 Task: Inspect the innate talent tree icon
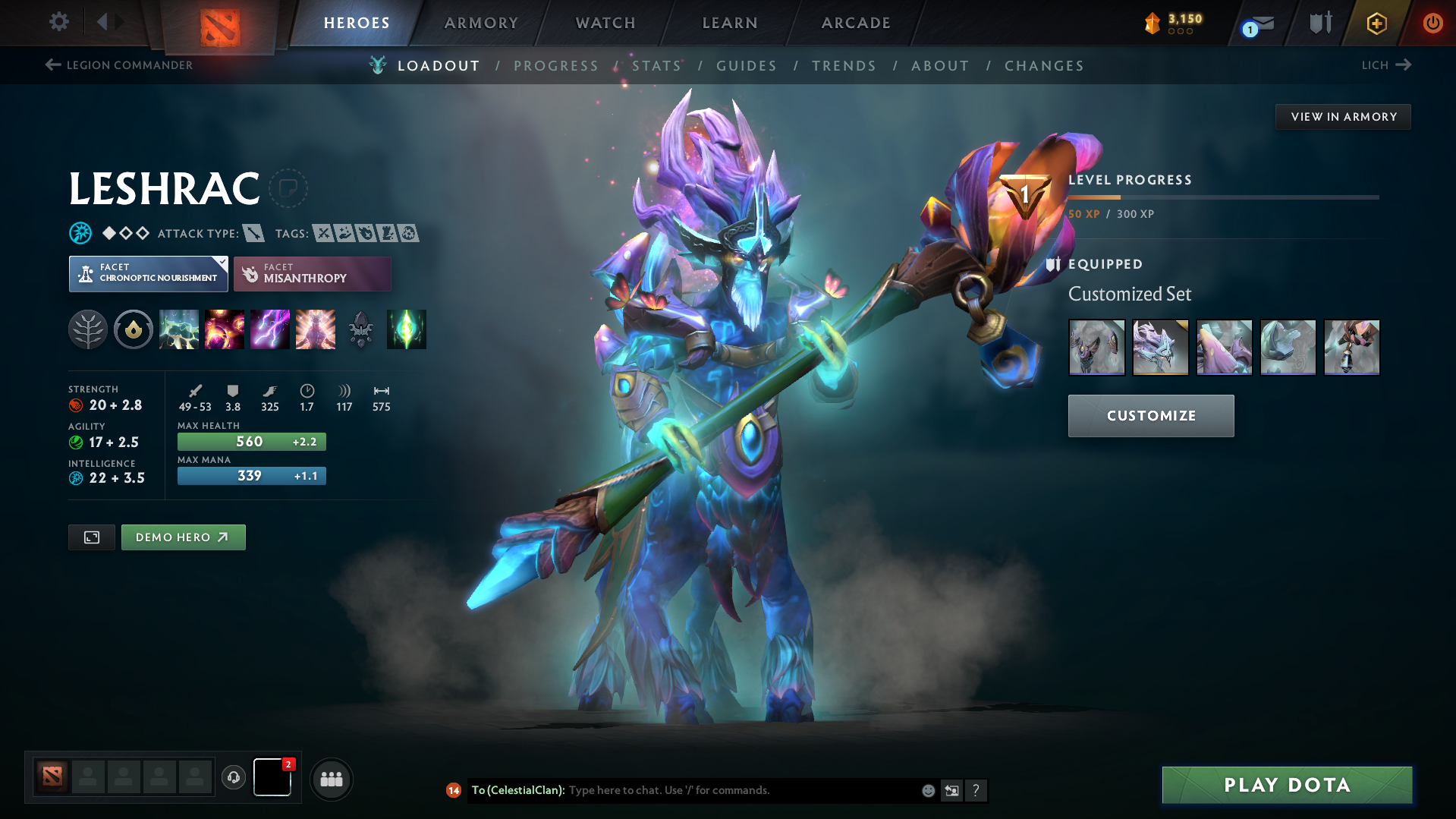click(x=88, y=329)
